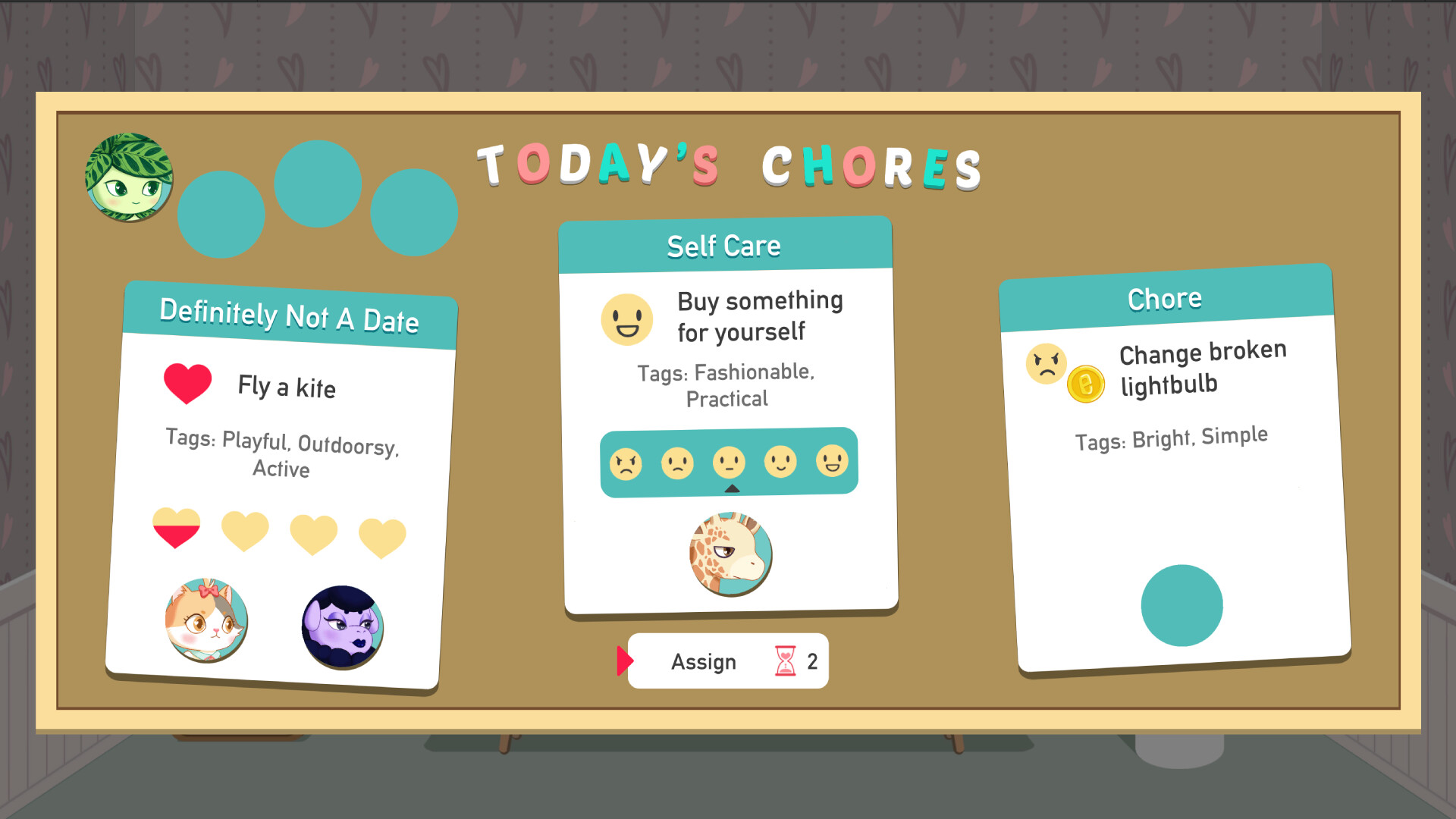Select the smiley face on the Self Care card
1456x819 pixels.
point(626,319)
